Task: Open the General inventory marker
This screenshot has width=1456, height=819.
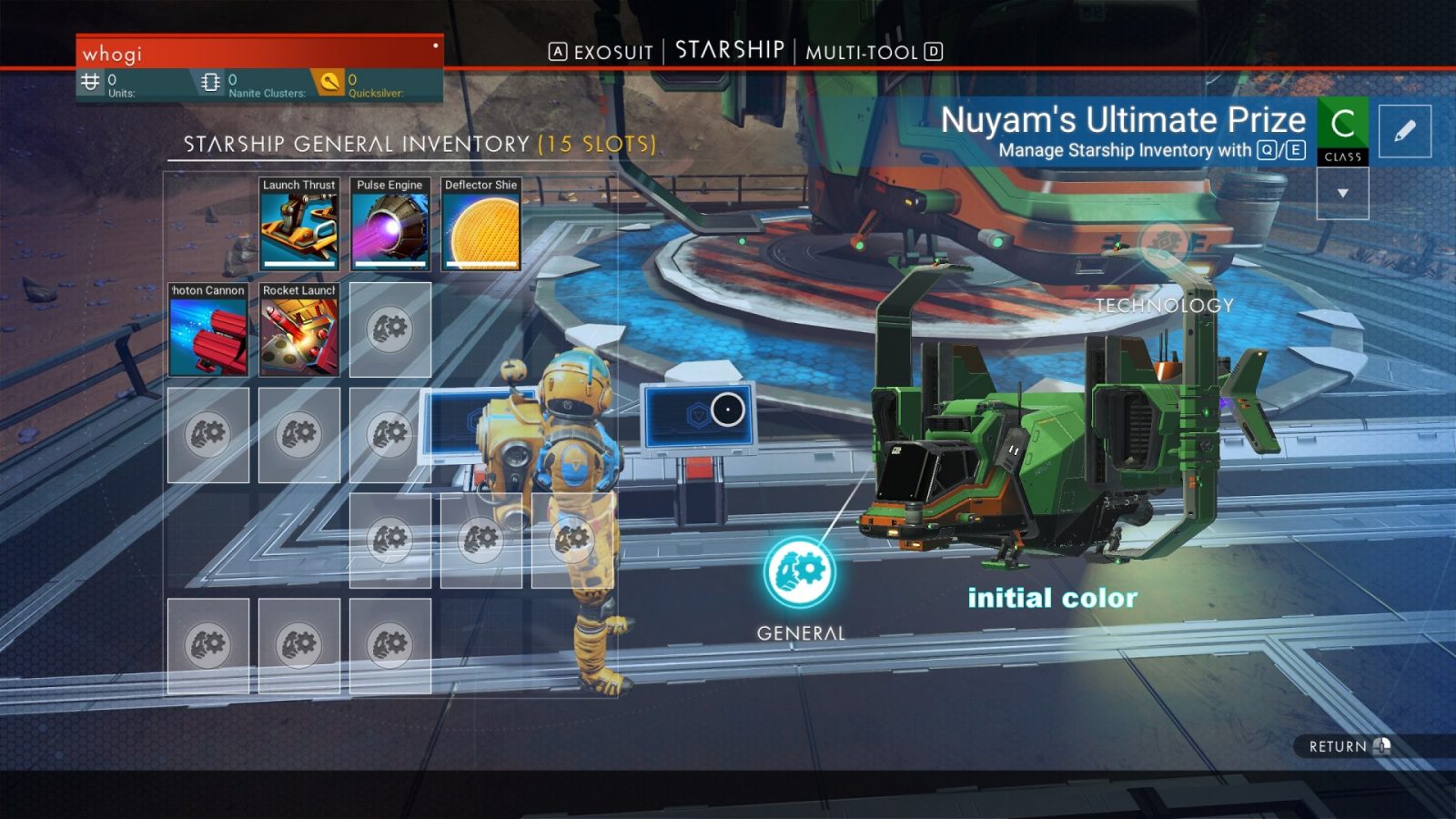Action: click(800, 572)
